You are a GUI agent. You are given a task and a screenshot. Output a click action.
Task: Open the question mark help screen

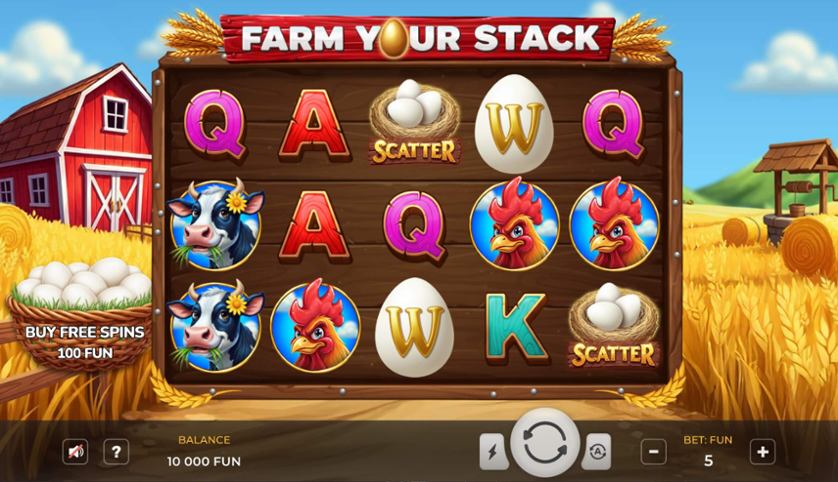(116, 452)
